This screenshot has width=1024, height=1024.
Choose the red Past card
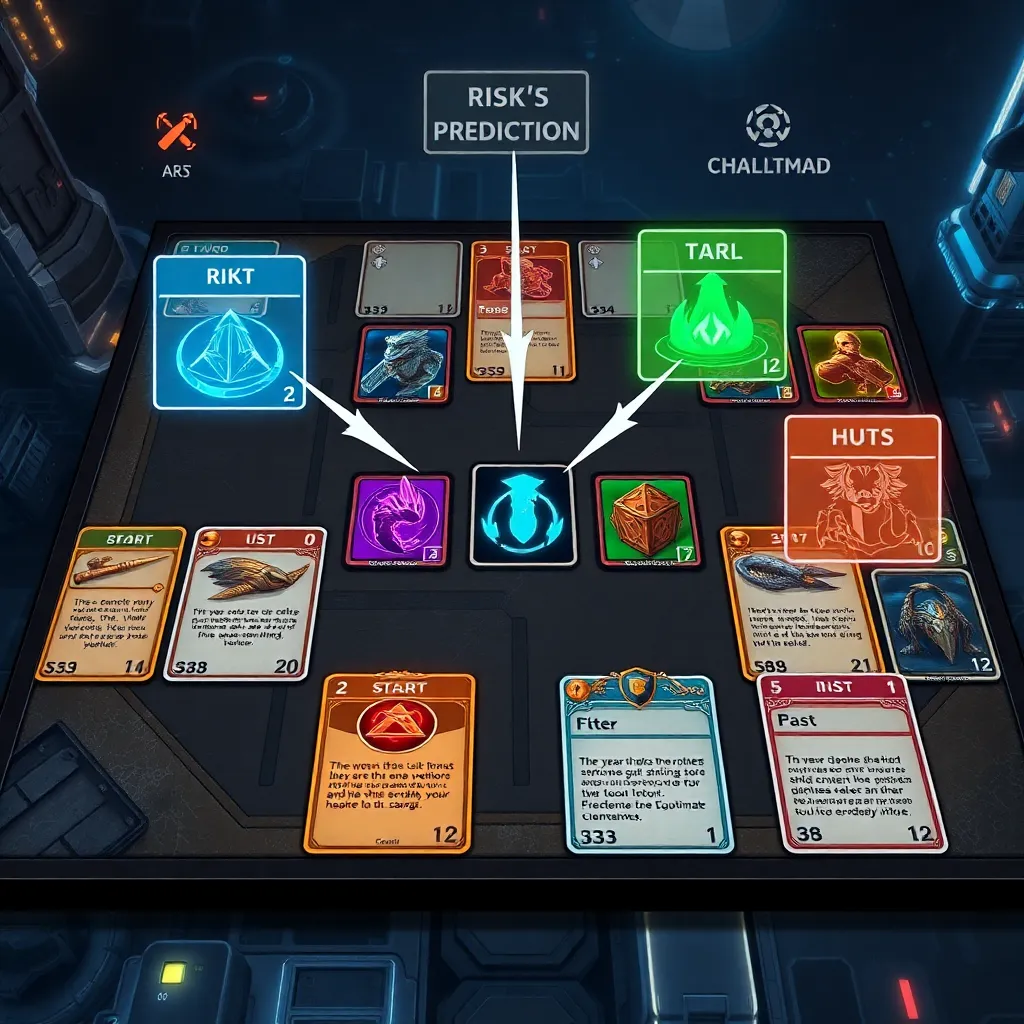pos(849,762)
